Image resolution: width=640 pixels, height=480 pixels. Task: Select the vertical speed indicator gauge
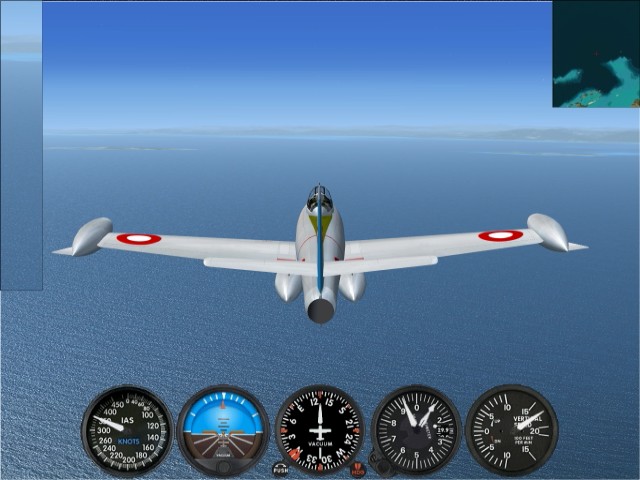(x=511, y=430)
